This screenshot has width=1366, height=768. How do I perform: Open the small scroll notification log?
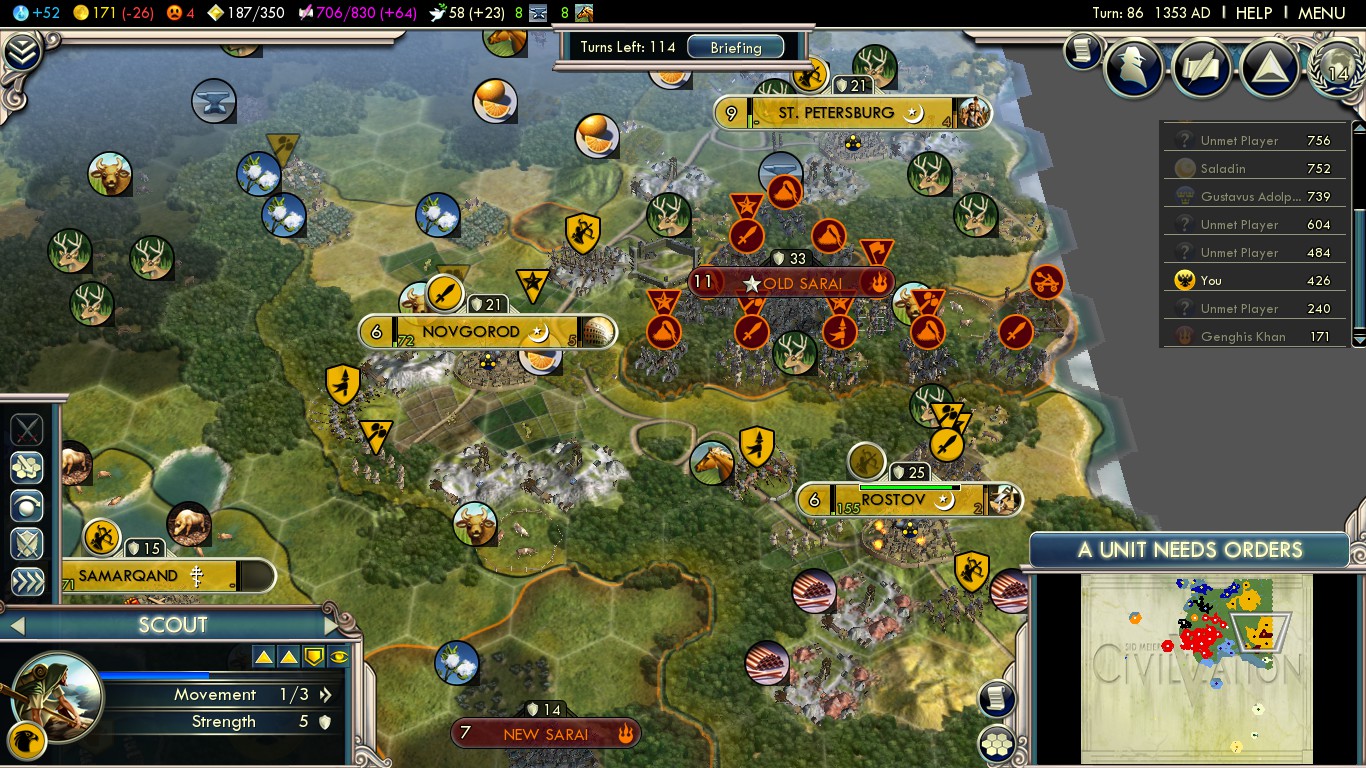pyautogui.click(x=1081, y=51)
